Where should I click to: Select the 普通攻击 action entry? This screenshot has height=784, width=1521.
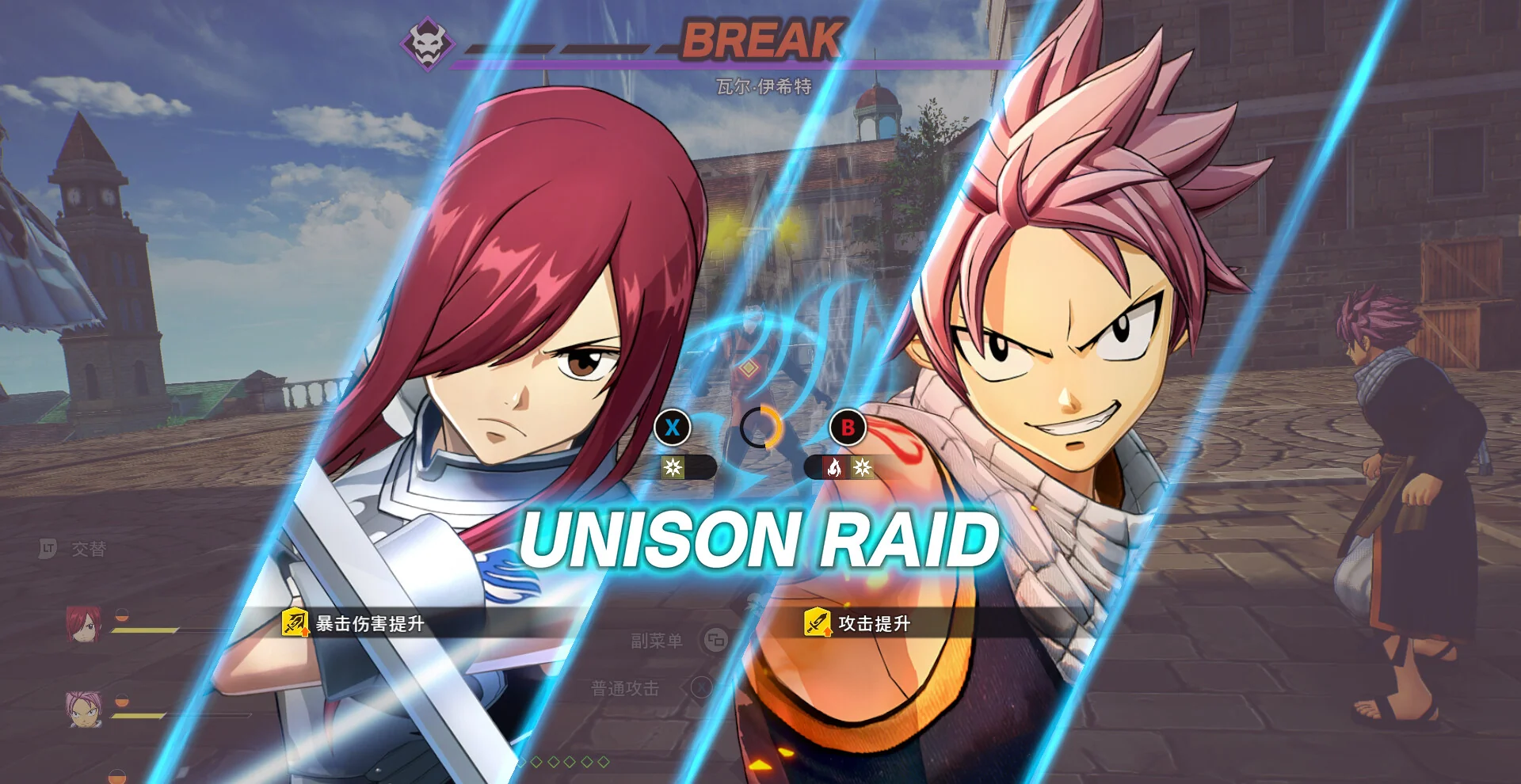[x=623, y=688]
